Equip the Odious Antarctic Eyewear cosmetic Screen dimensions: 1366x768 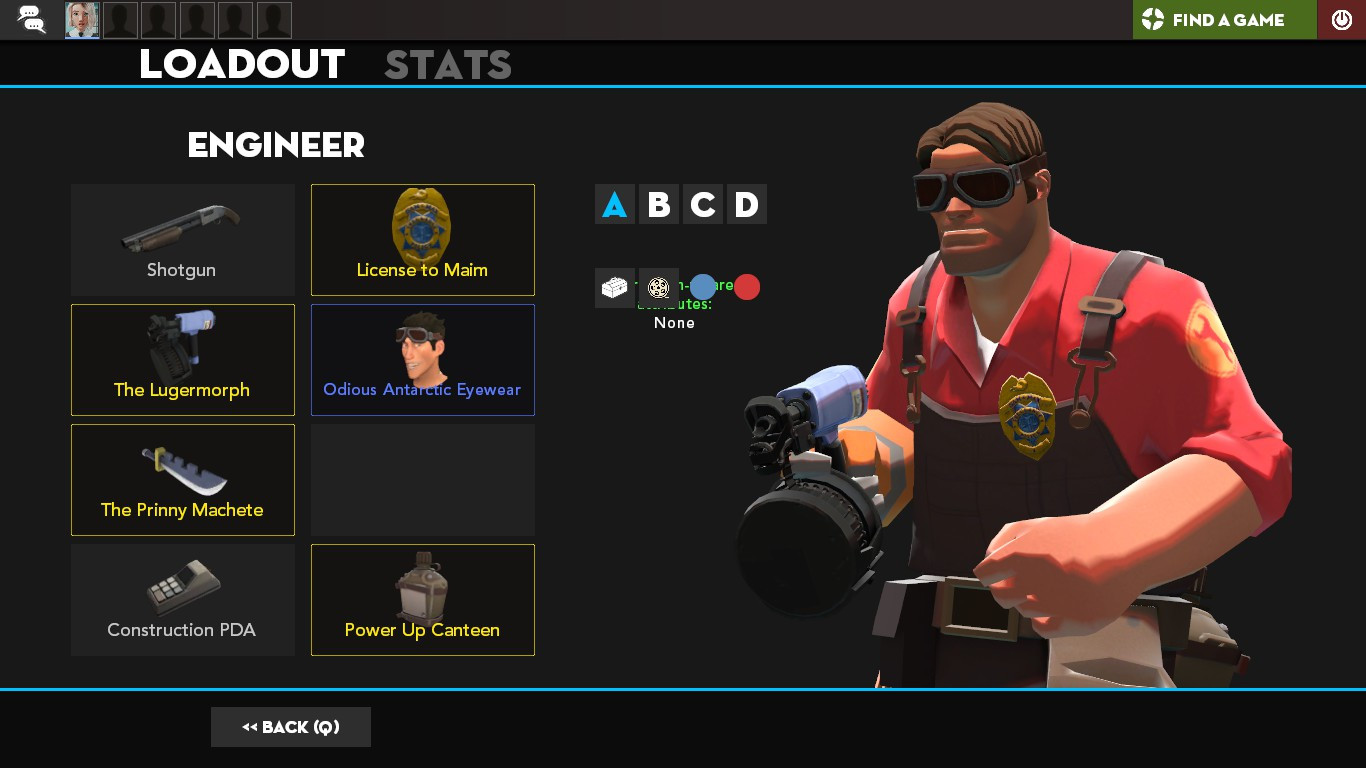[422, 360]
